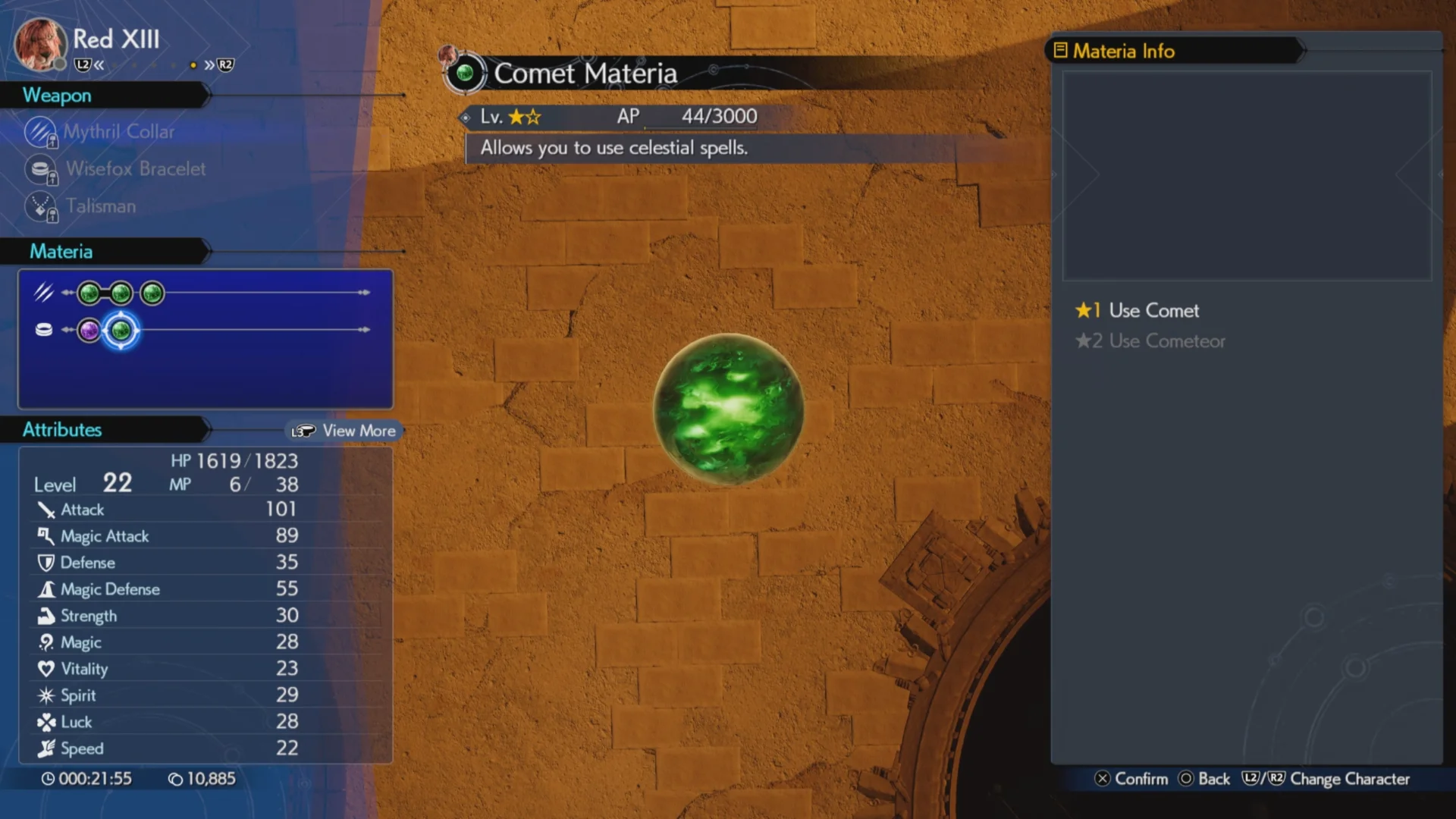Select the Use Cometeor ability row
1456x819 pixels.
click(x=1166, y=341)
